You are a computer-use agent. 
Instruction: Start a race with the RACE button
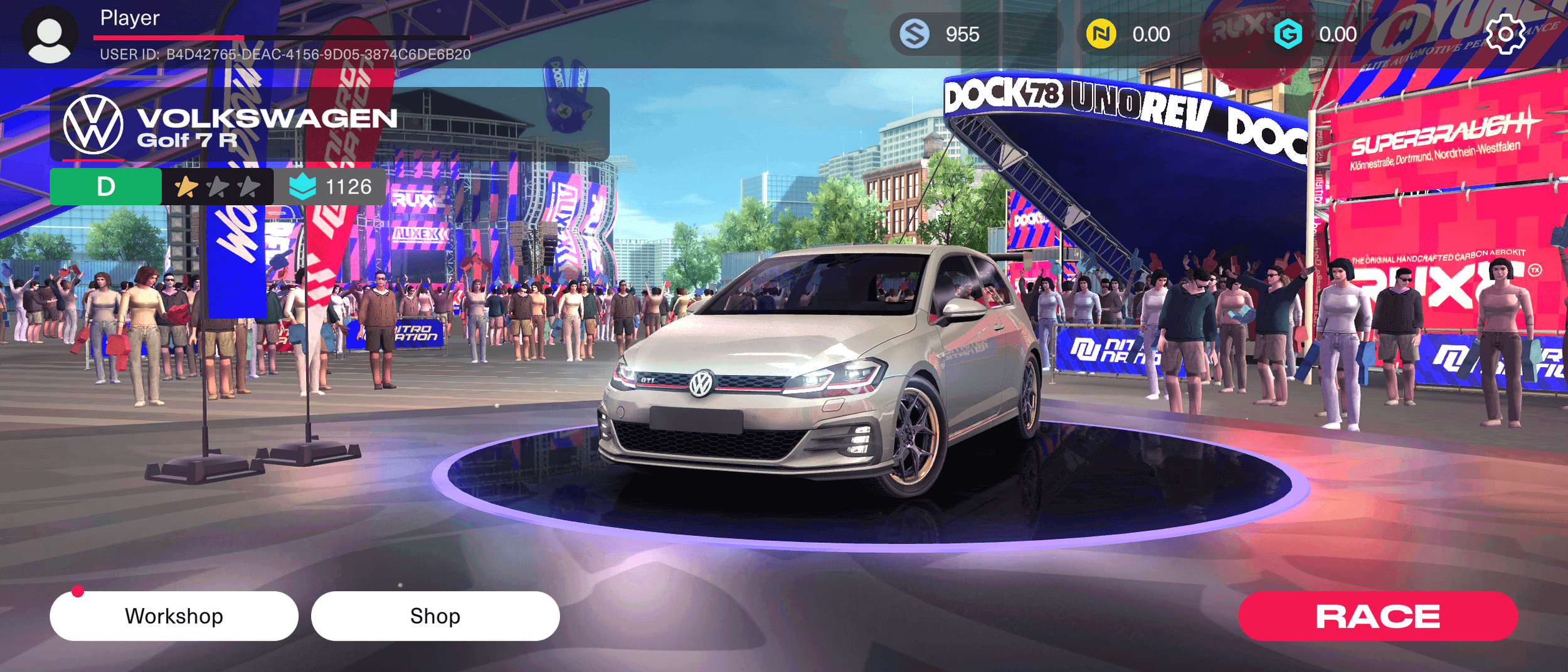1377,616
